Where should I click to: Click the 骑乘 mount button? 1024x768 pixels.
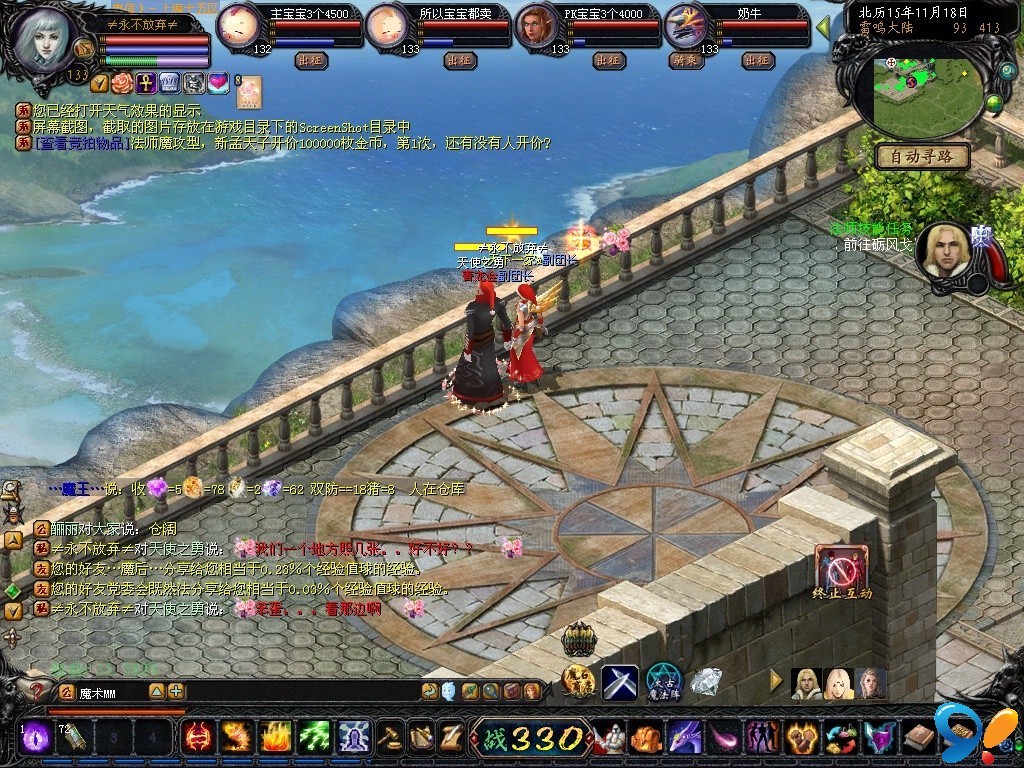(x=686, y=60)
